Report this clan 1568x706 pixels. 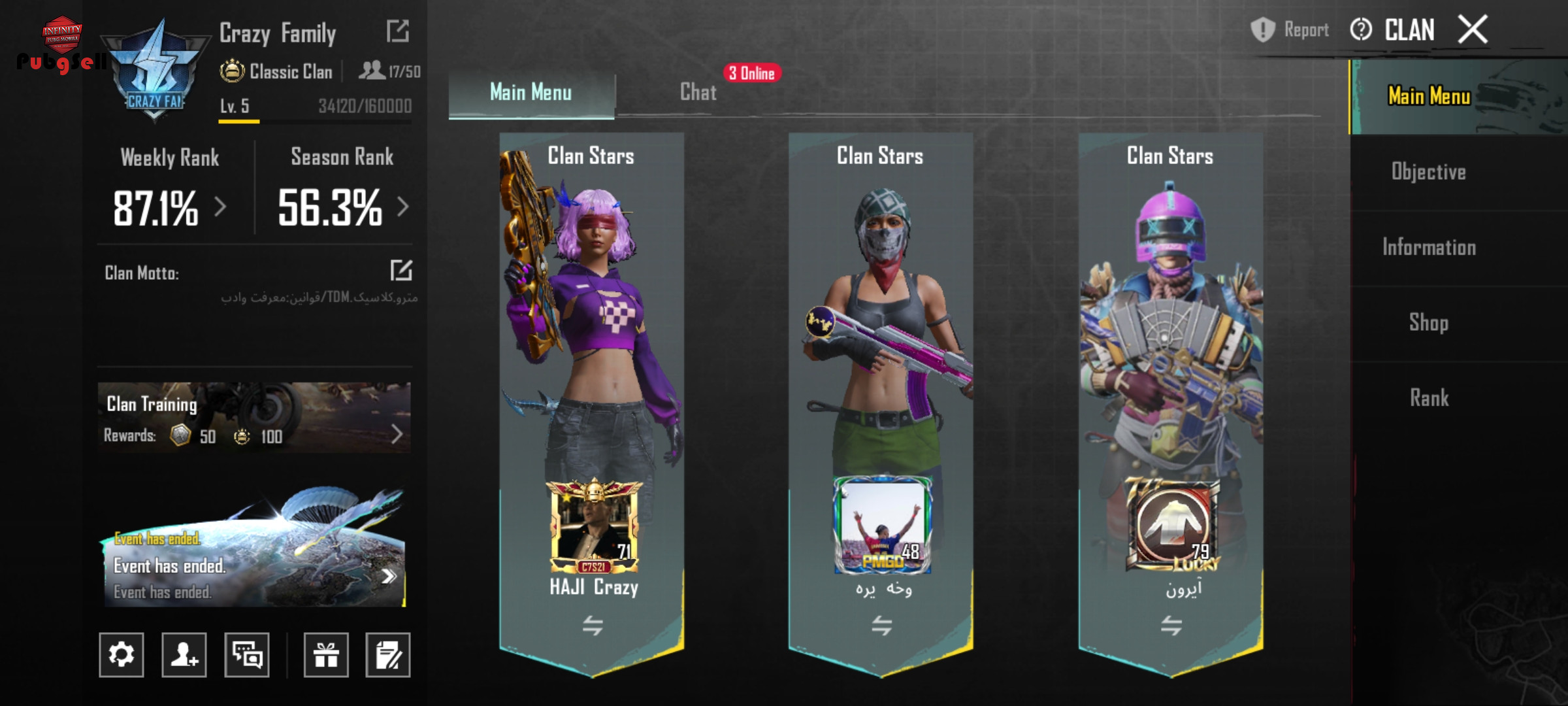click(x=1290, y=30)
